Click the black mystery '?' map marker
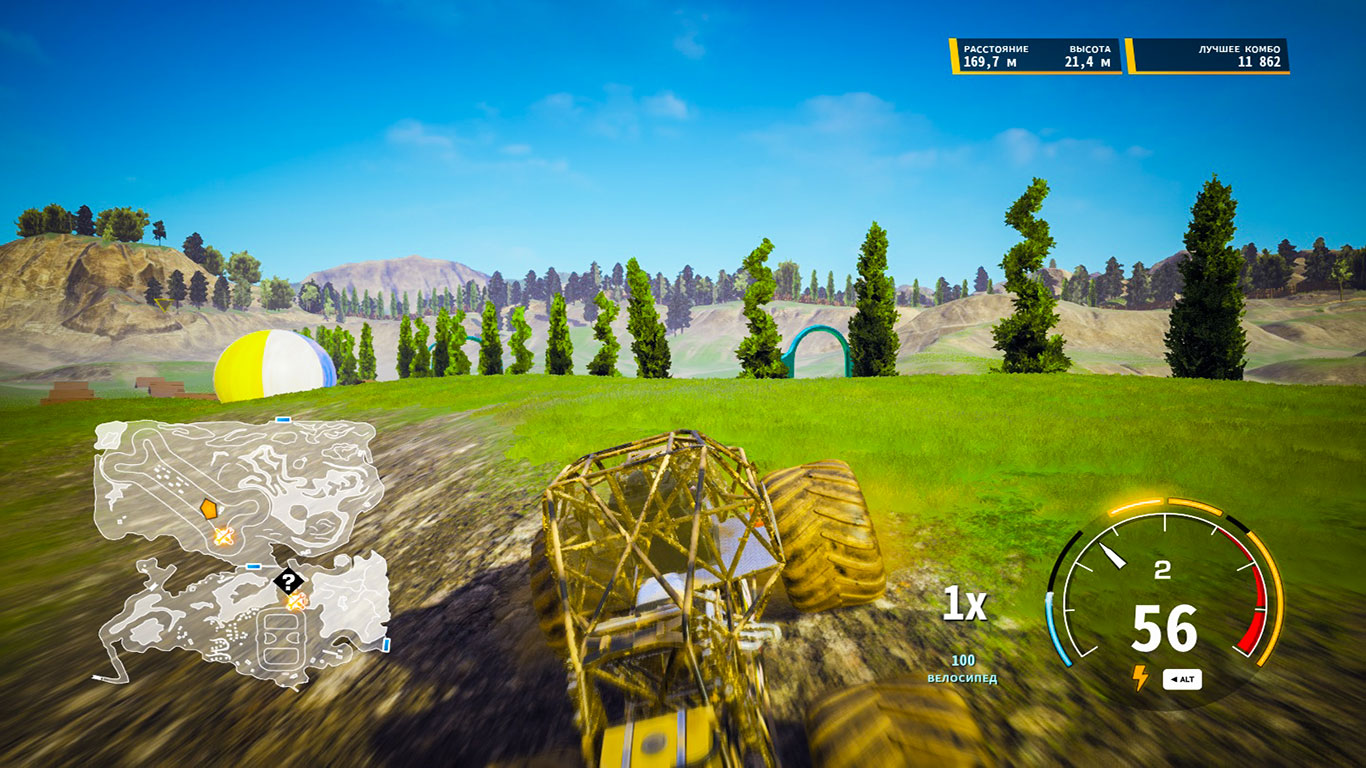1366x768 pixels. (288, 581)
